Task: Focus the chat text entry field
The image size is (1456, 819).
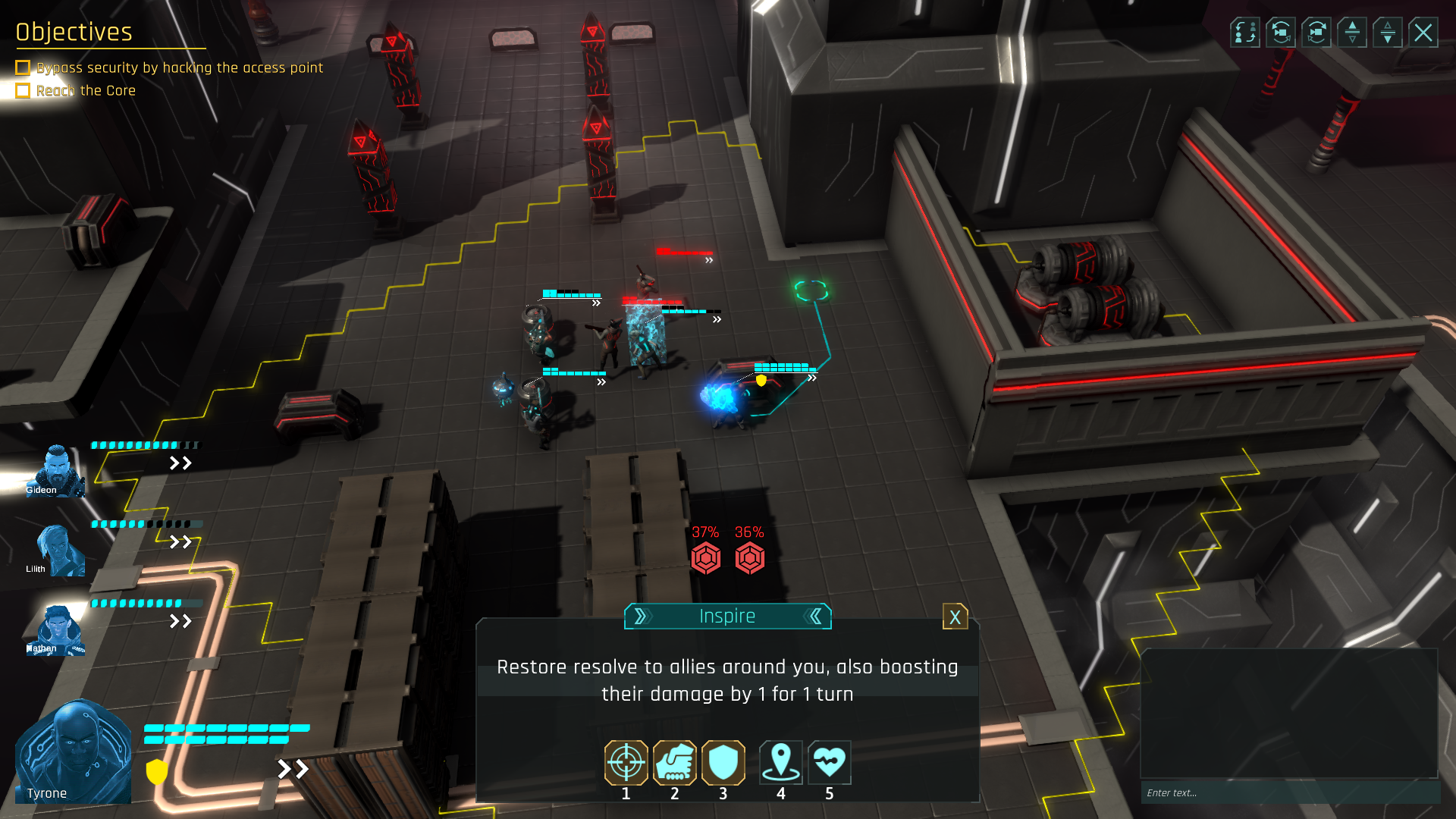Action: click(x=1289, y=792)
